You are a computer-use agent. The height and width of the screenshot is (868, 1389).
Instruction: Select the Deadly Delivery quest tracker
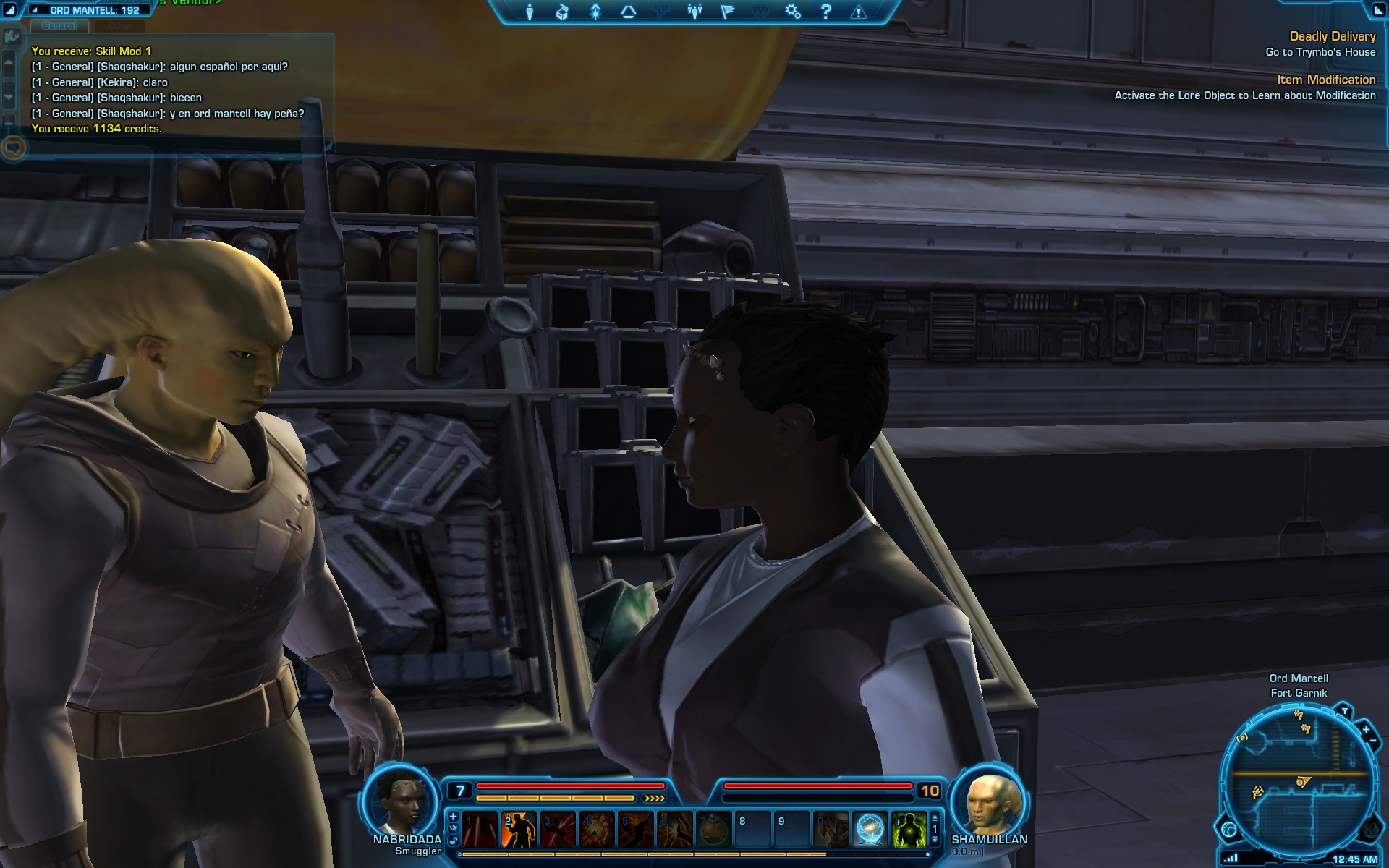click(x=1332, y=36)
